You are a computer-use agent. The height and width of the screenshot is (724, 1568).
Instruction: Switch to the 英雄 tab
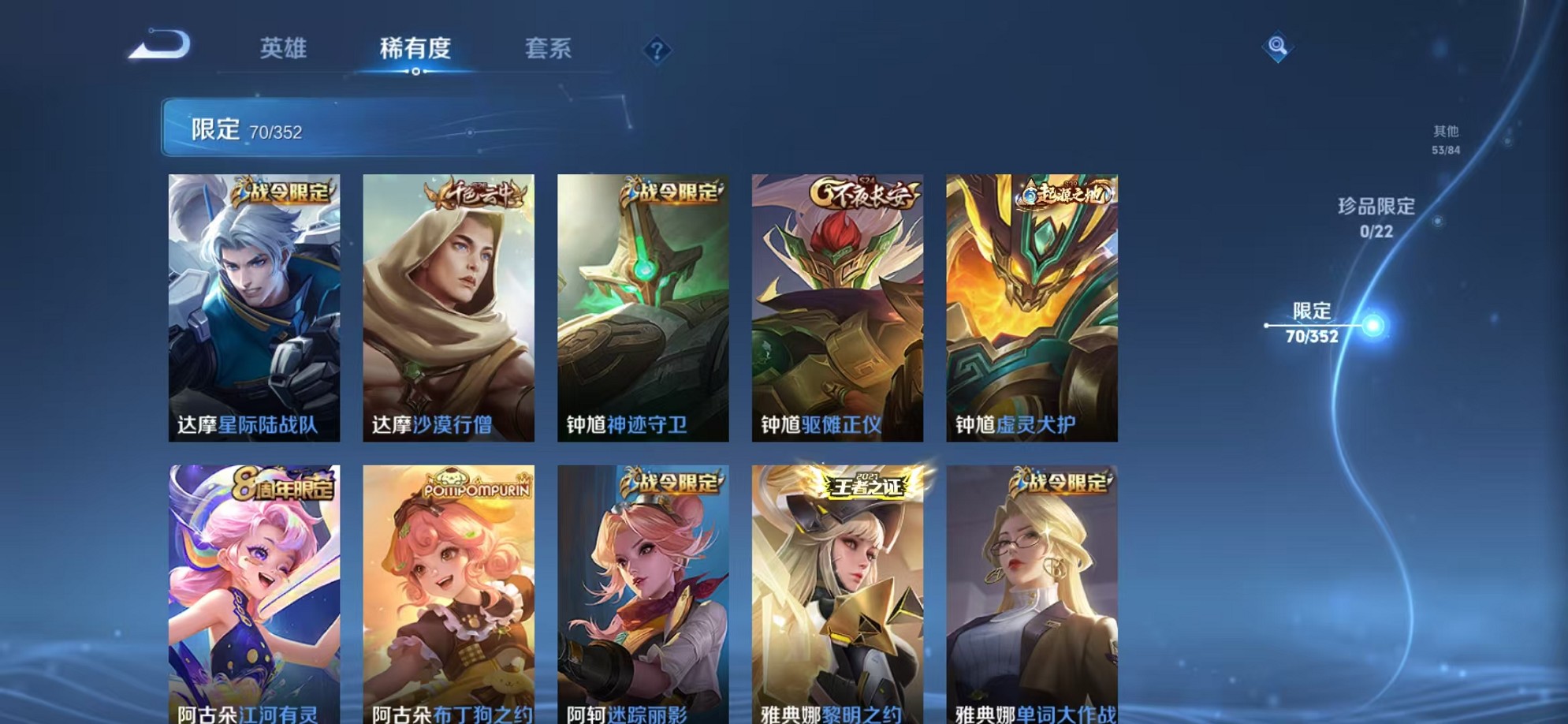pyautogui.click(x=284, y=49)
